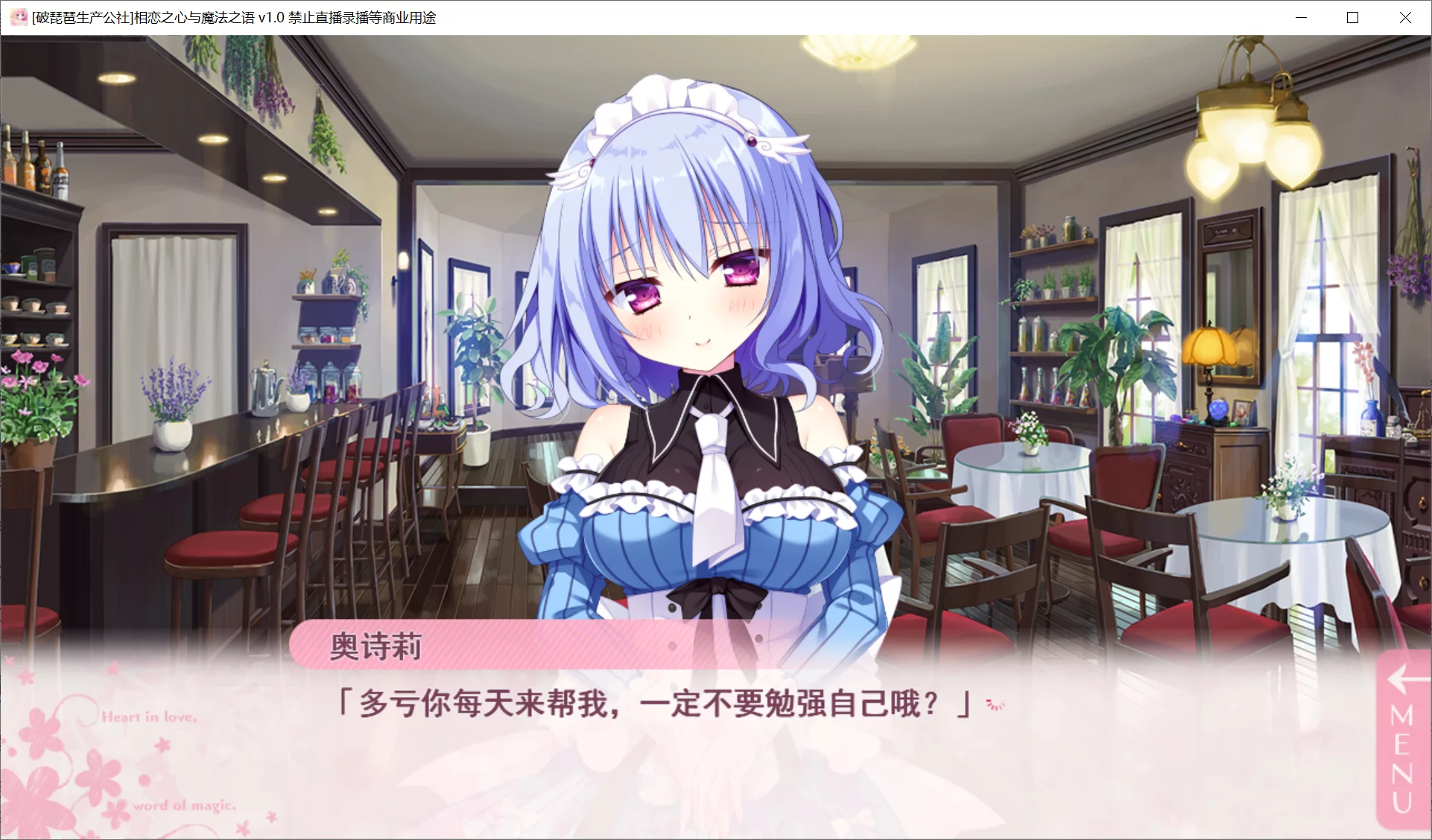Click the word of magic decorative text
The width and height of the screenshot is (1432, 840).
point(185,805)
